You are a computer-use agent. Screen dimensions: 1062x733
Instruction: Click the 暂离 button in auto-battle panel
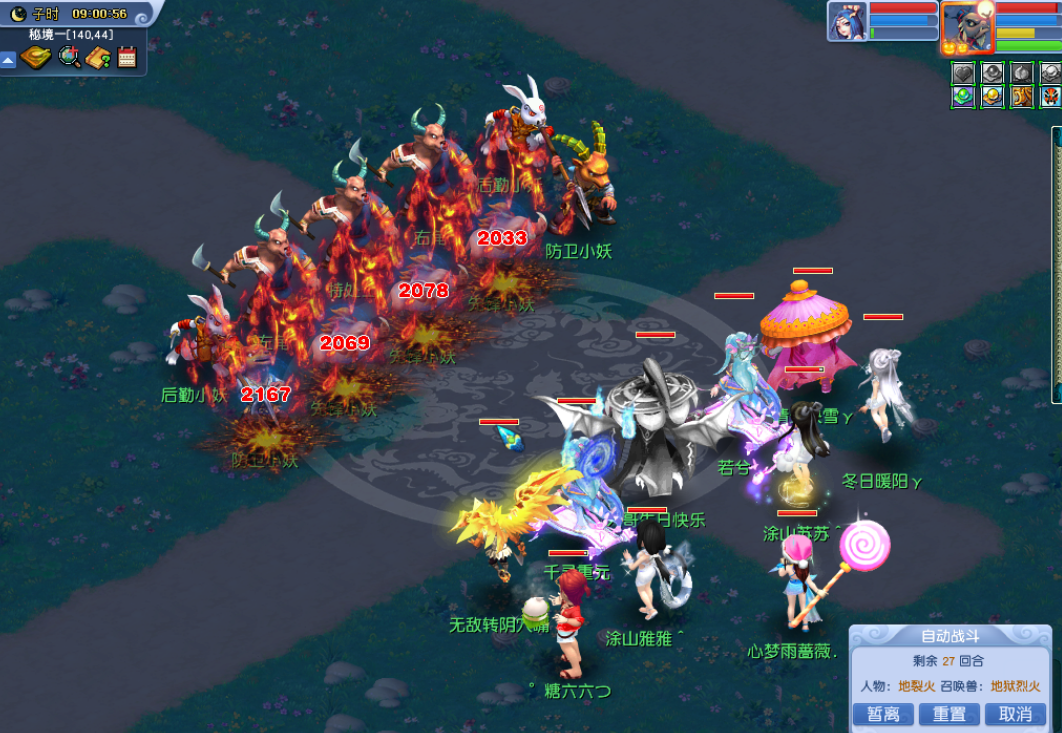[x=884, y=714]
